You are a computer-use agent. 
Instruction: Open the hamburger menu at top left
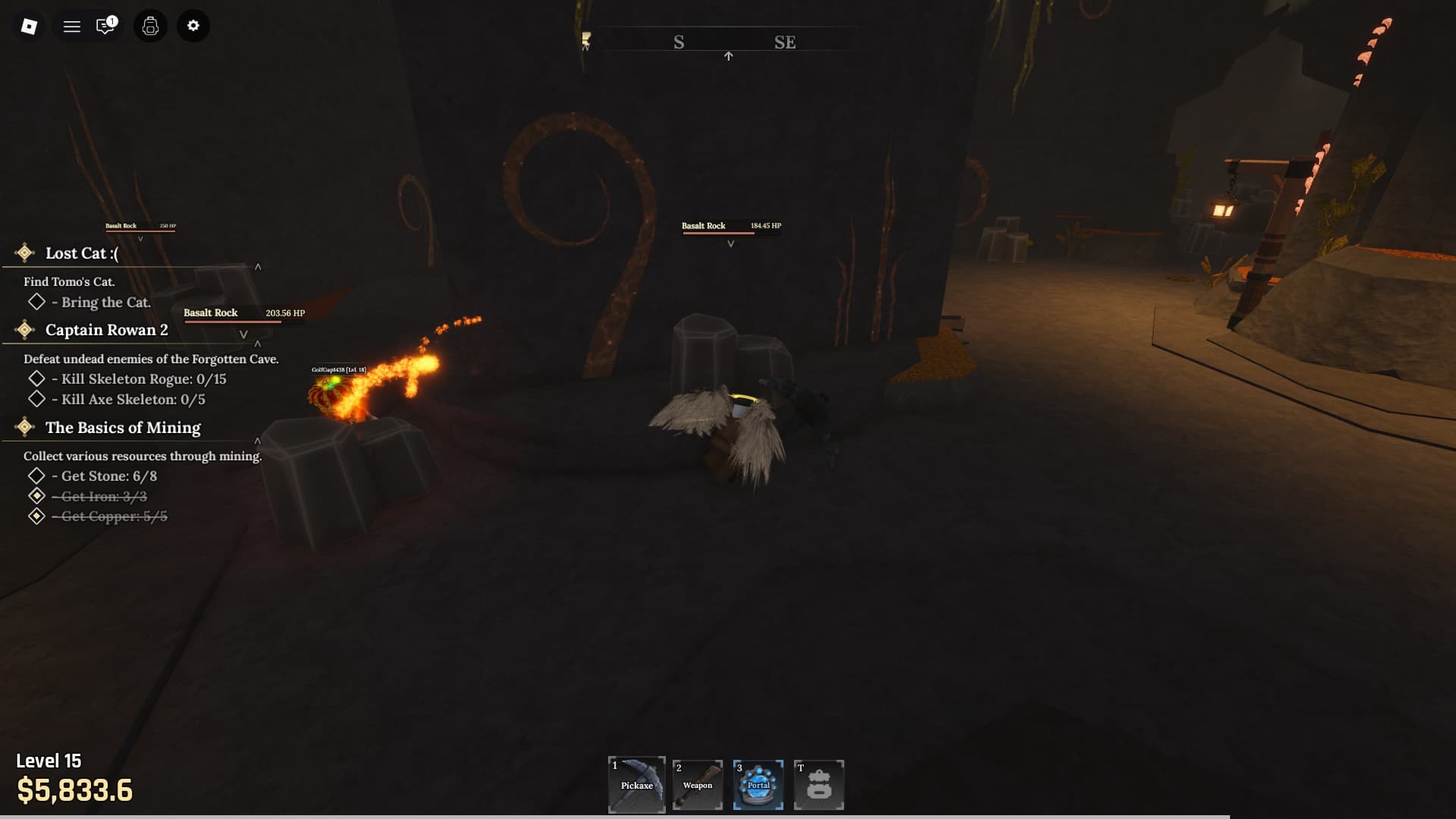pyautogui.click(x=72, y=26)
